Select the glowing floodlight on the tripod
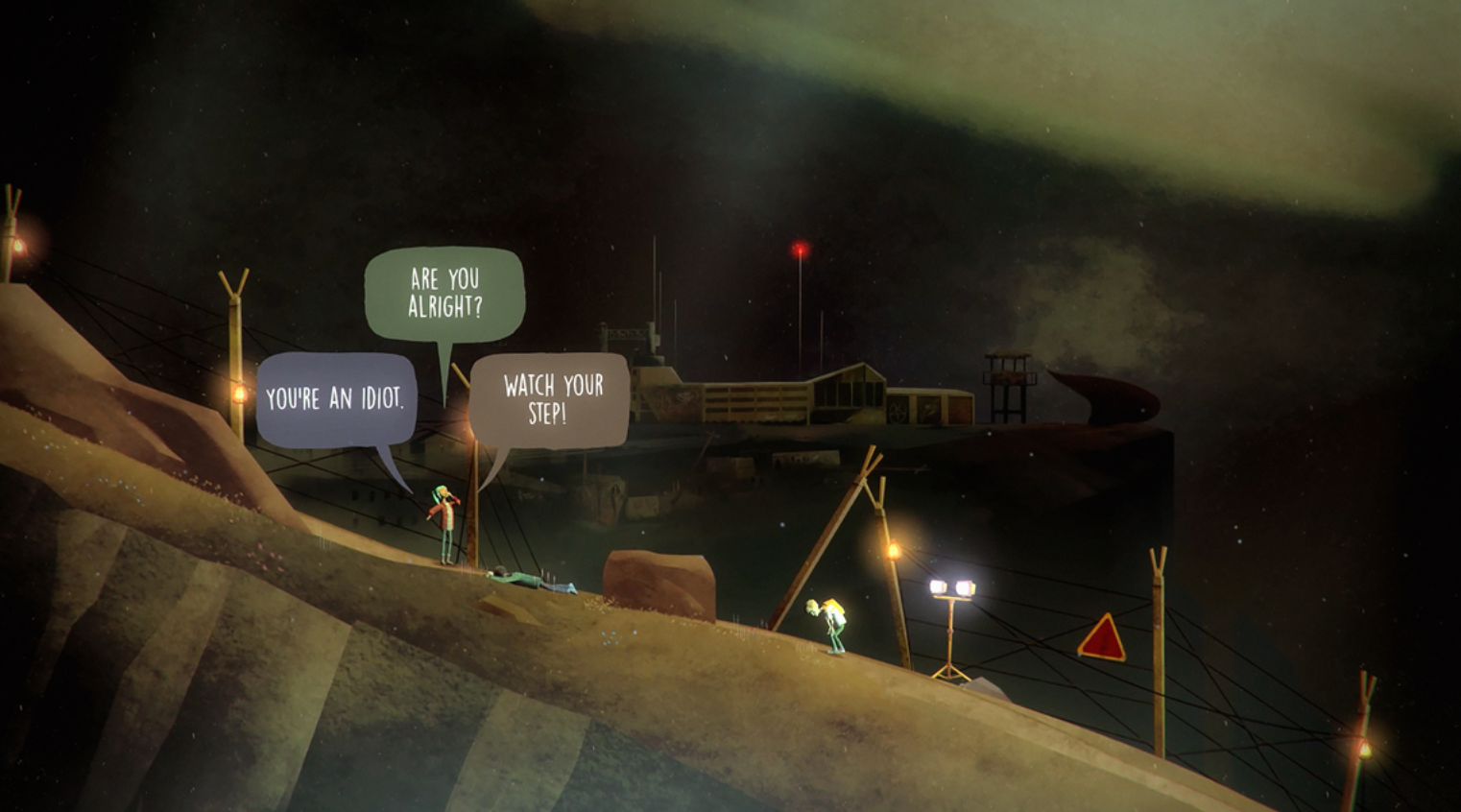 pos(953,586)
